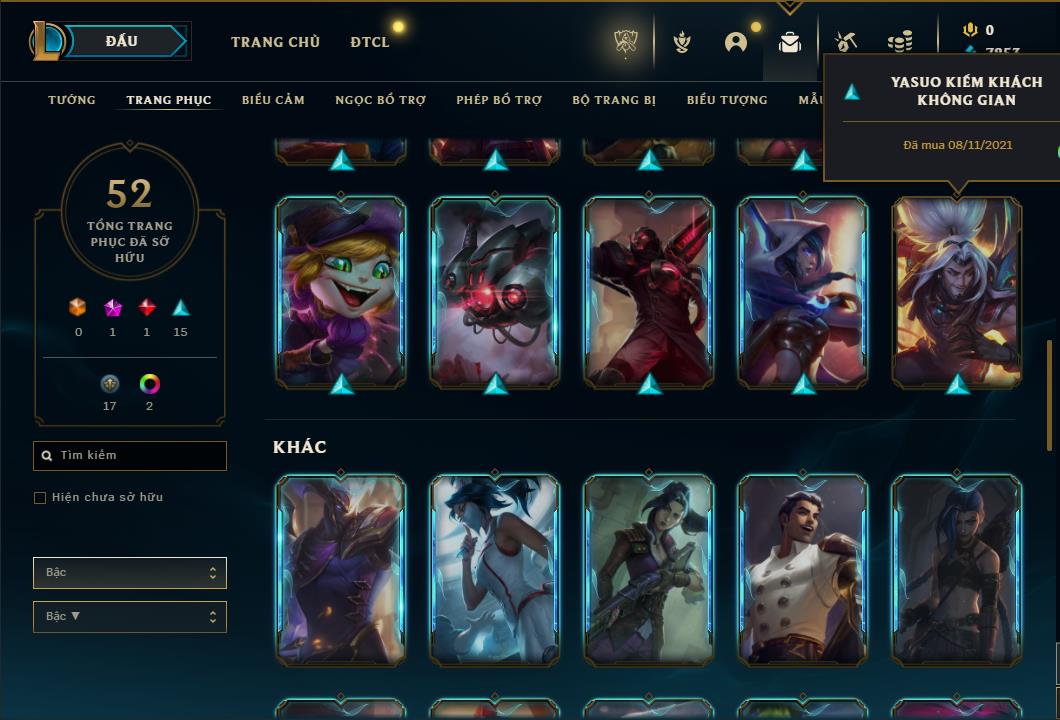Open the hammer crafting icon
Image resolution: width=1060 pixels, height=720 pixels.
click(x=845, y=42)
